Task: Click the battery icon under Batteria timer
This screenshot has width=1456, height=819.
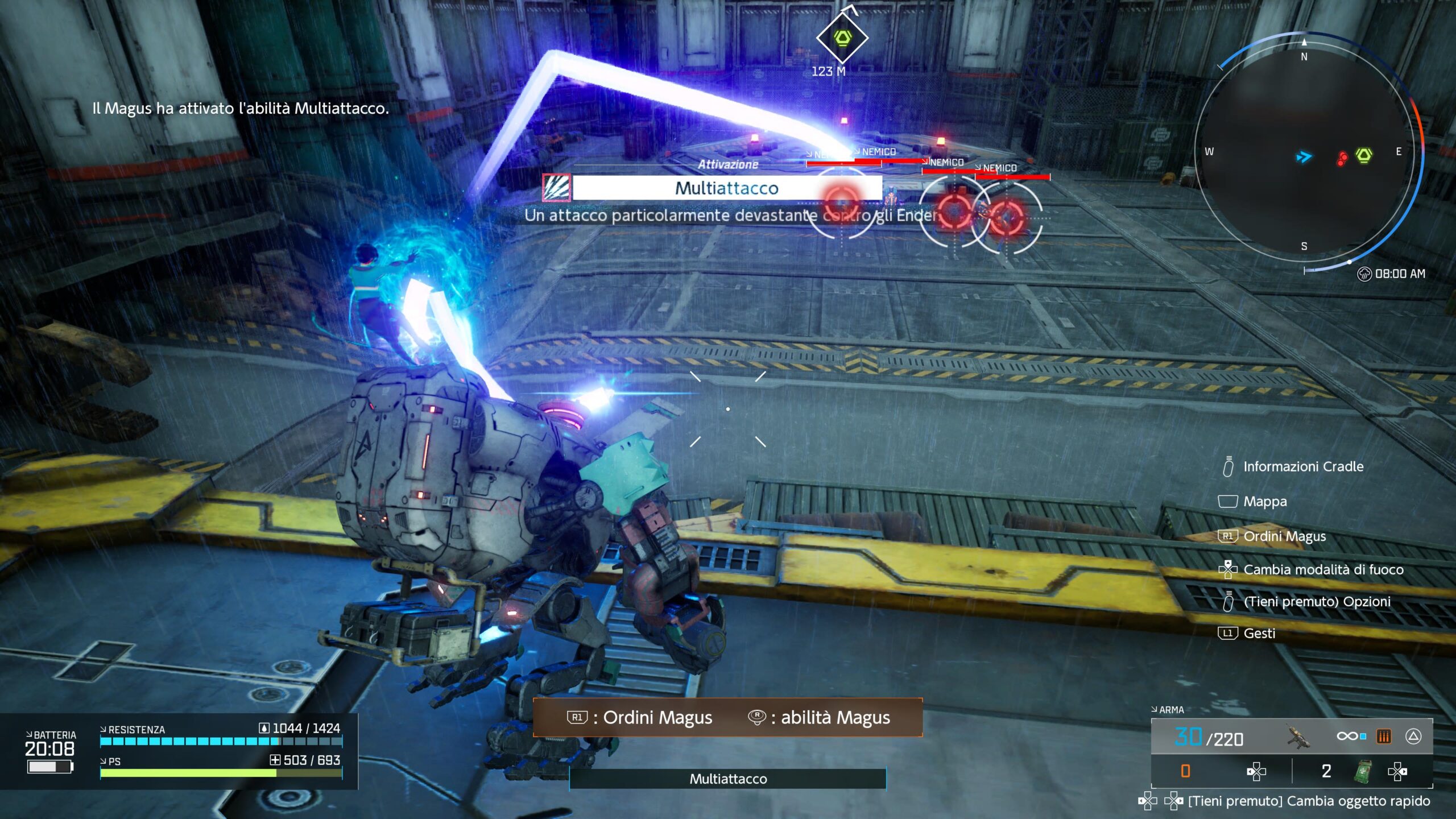Action: tap(50, 767)
